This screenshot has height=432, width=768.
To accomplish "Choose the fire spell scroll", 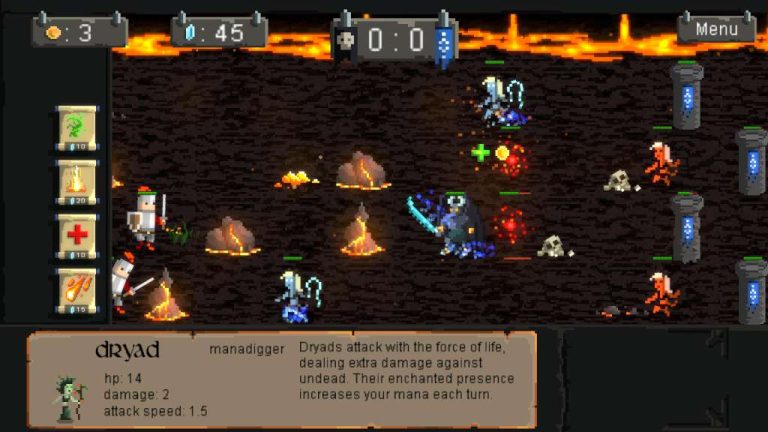I will [x=77, y=181].
